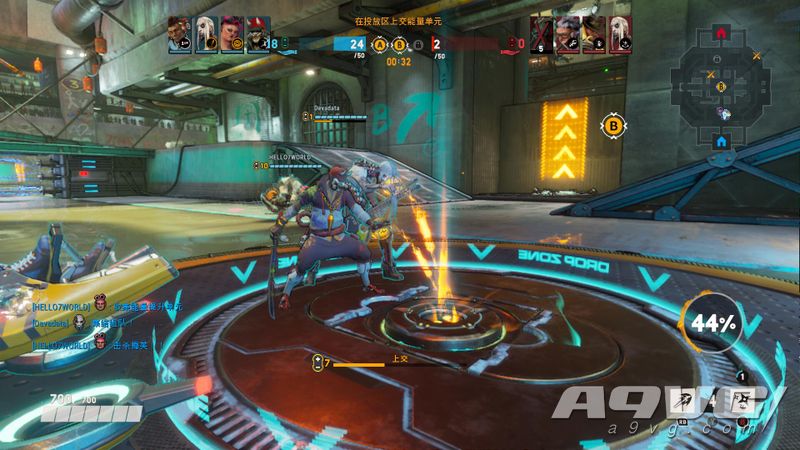Click the B objective marker on minimap
Screen dimensions: 800x450
pos(720,87)
